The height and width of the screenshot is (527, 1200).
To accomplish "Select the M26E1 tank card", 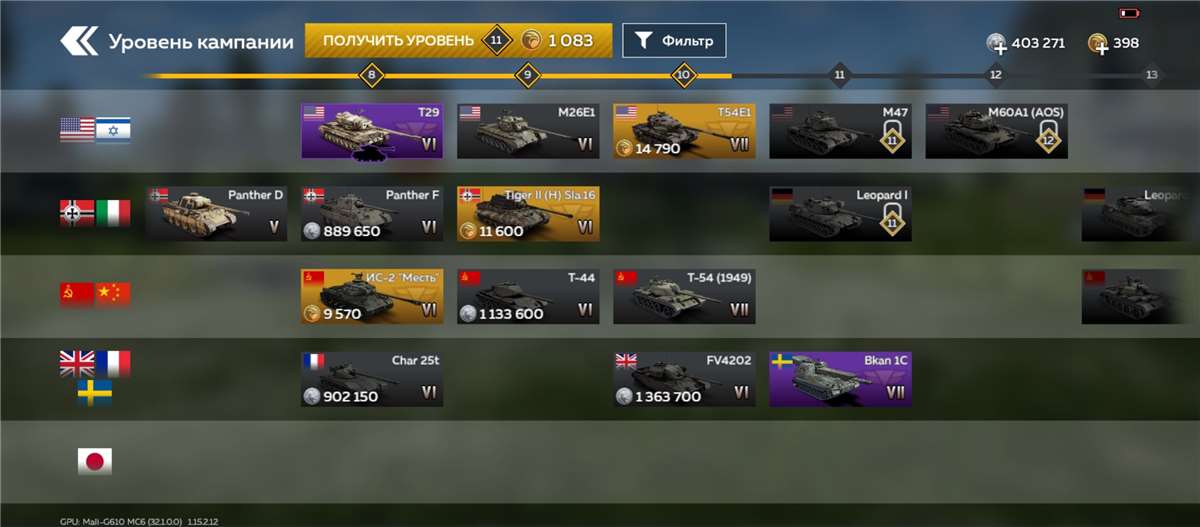I will (x=528, y=130).
